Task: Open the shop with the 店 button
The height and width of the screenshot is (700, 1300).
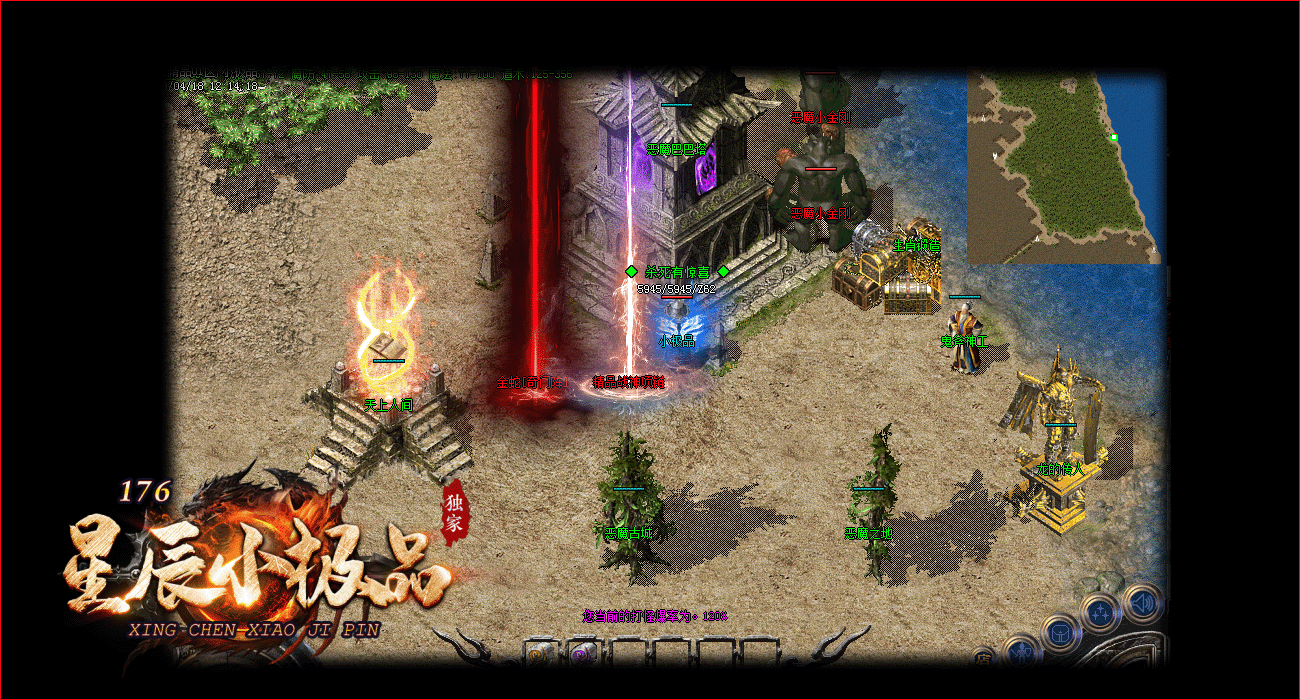Action: click(x=985, y=657)
